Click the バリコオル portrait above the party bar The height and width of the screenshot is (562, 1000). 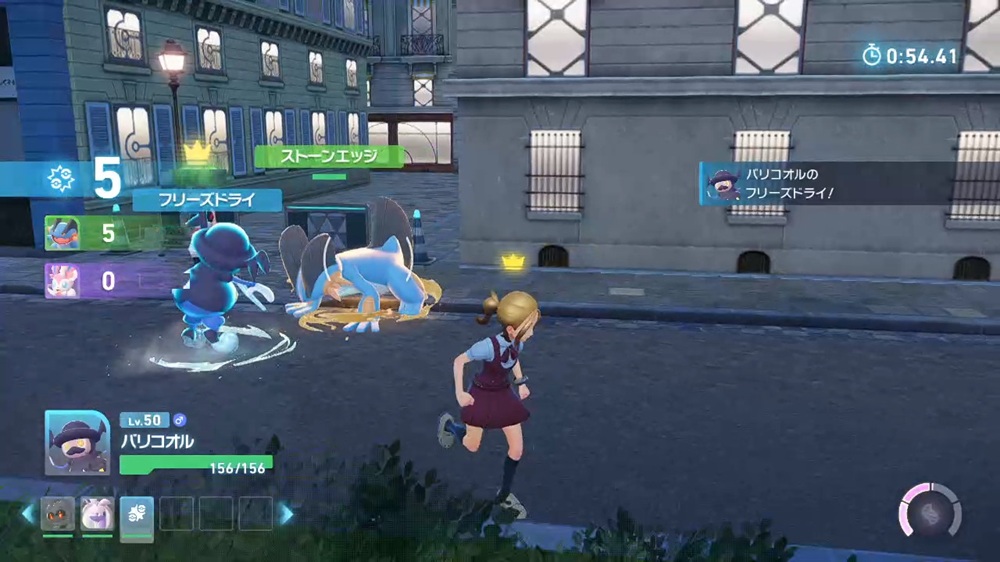77,442
